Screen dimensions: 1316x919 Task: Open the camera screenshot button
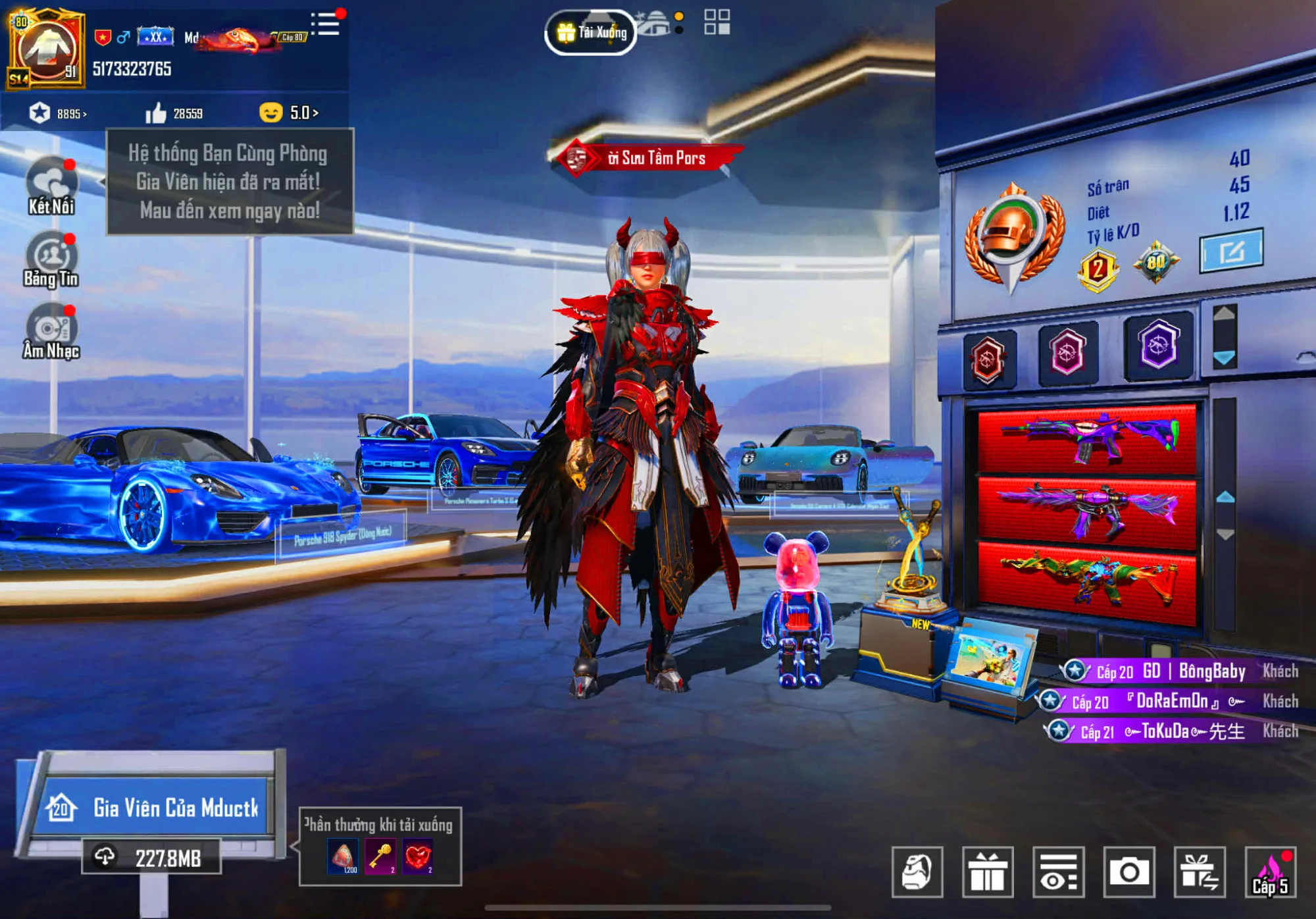(x=1129, y=872)
